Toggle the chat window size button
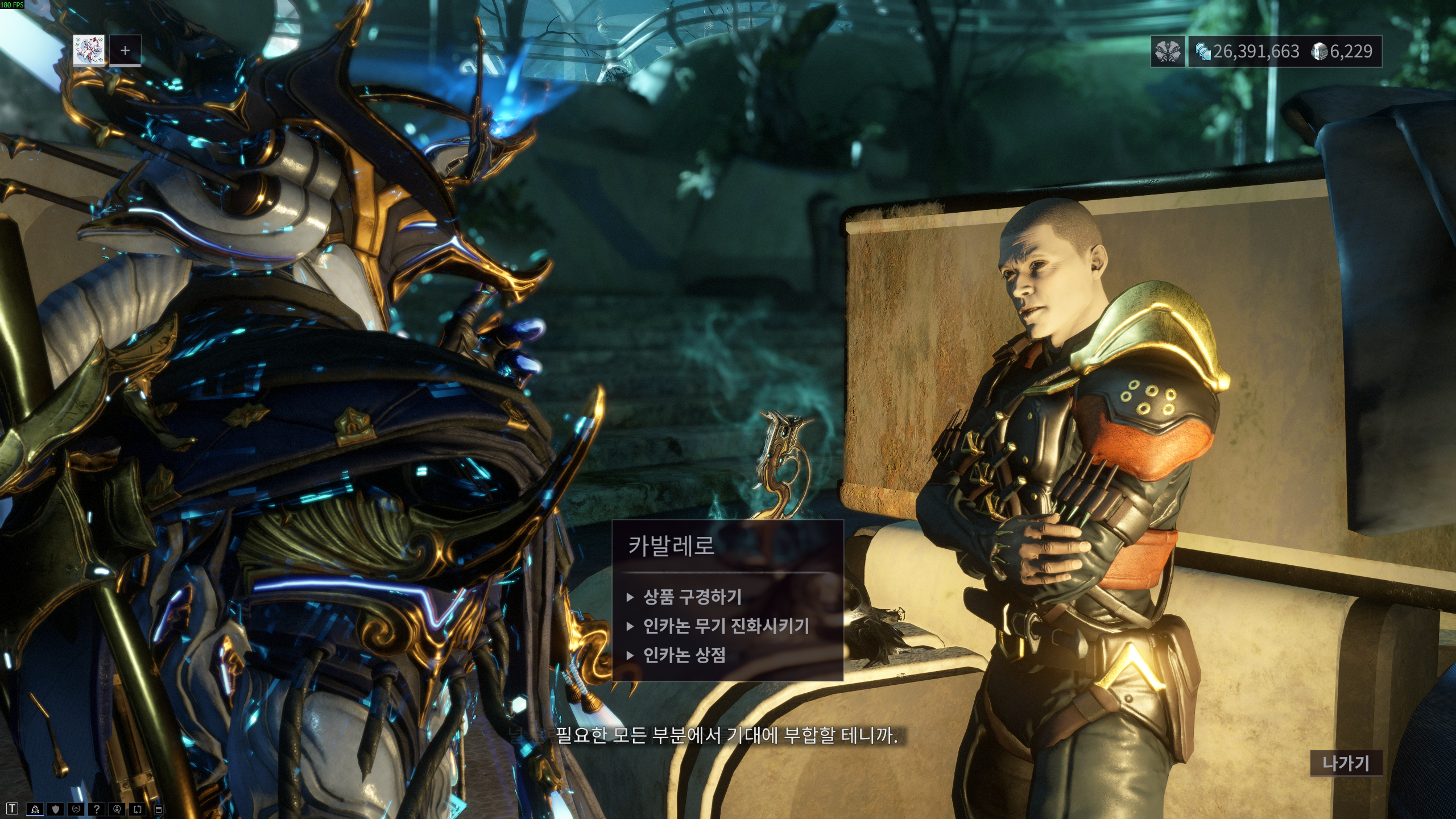Viewport: 1456px width, 819px height. tap(159, 809)
